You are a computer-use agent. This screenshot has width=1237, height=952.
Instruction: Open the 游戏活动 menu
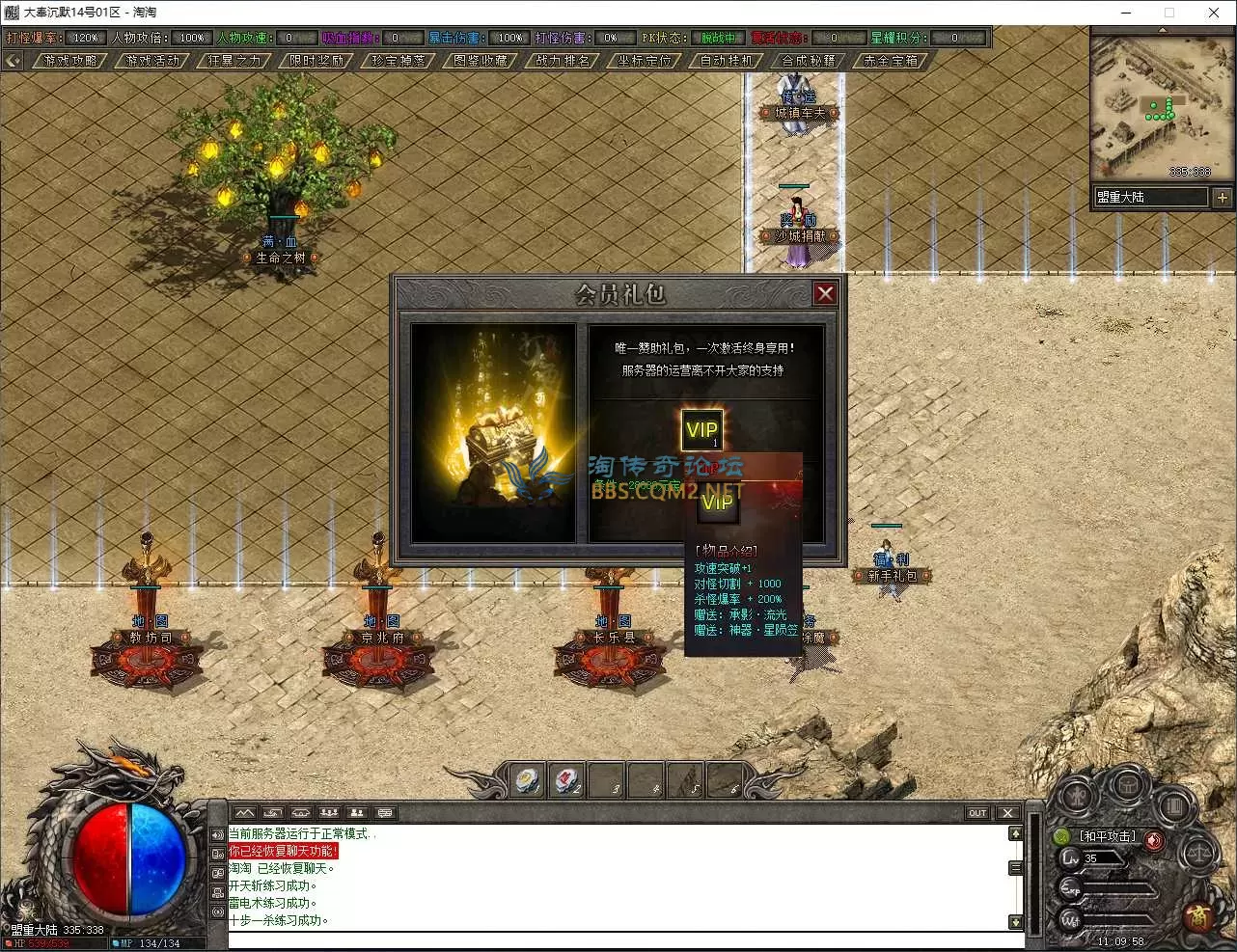[153, 61]
